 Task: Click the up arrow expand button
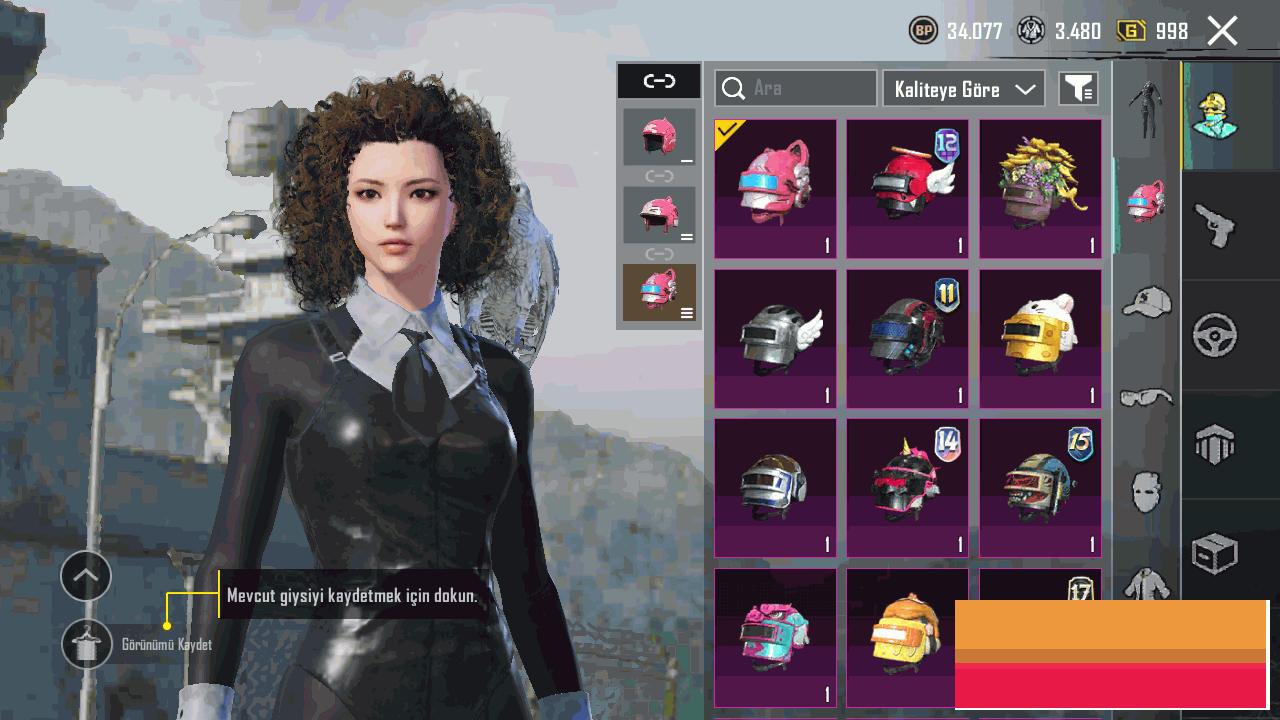(86, 576)
